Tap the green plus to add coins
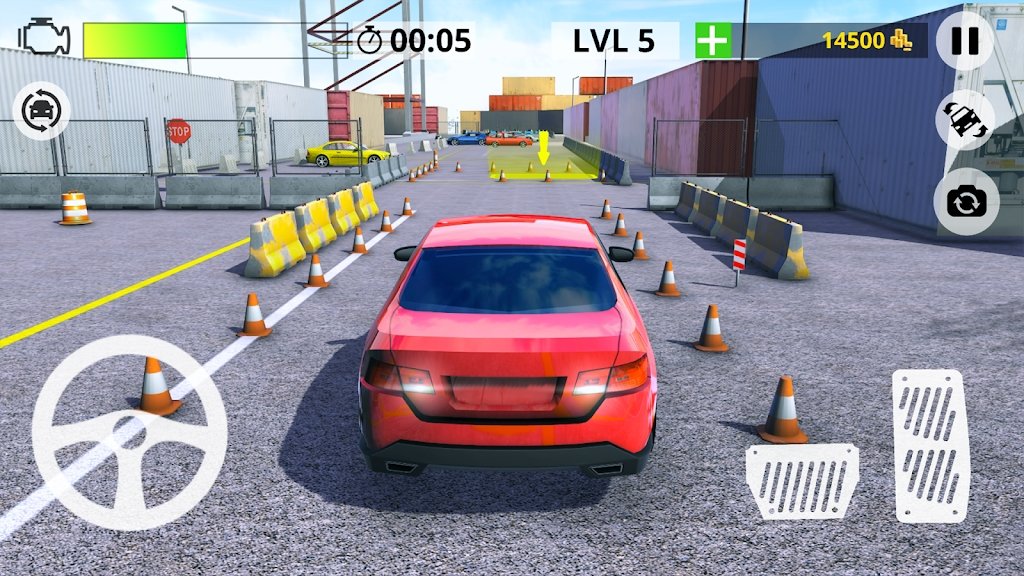The height and width of the screenshot is (576, 1024). 712,41
